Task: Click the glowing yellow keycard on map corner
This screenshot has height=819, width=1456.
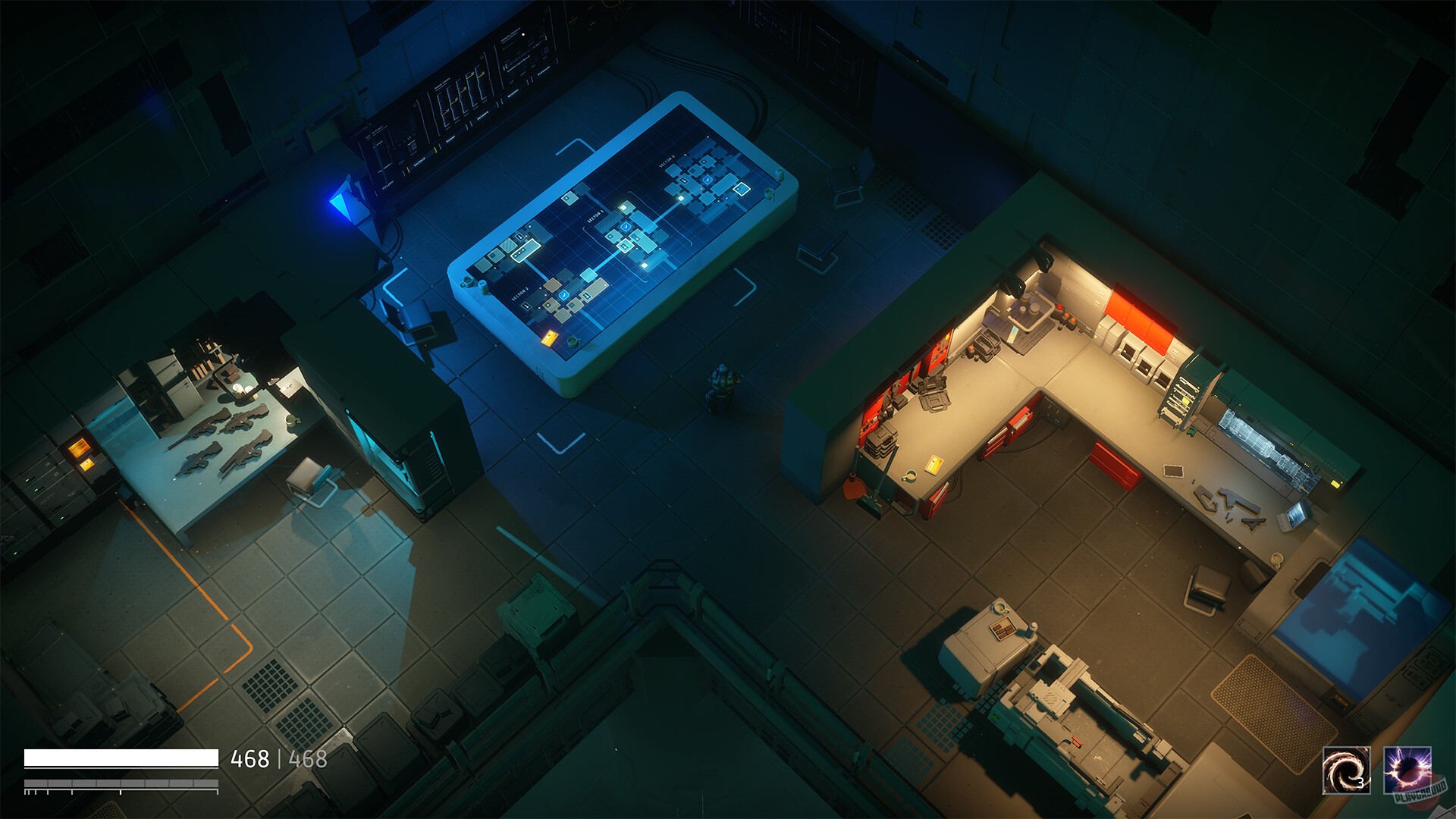Action: click(x=548, y=338)
